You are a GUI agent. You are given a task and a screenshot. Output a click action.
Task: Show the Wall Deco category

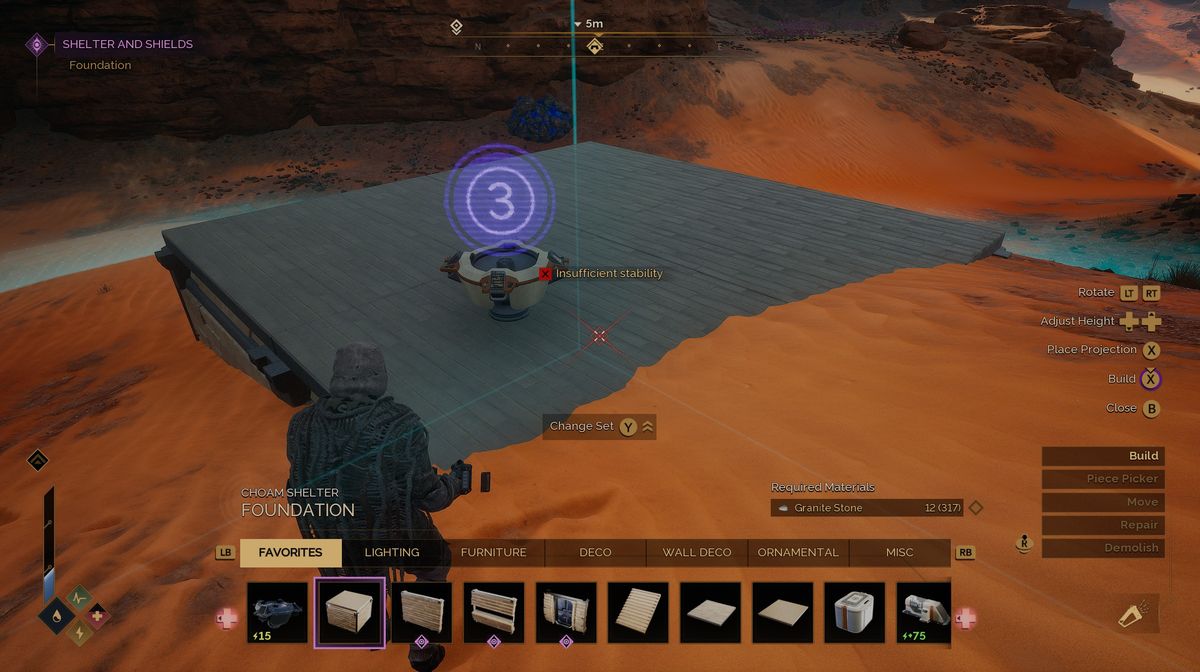coord(697,552)
